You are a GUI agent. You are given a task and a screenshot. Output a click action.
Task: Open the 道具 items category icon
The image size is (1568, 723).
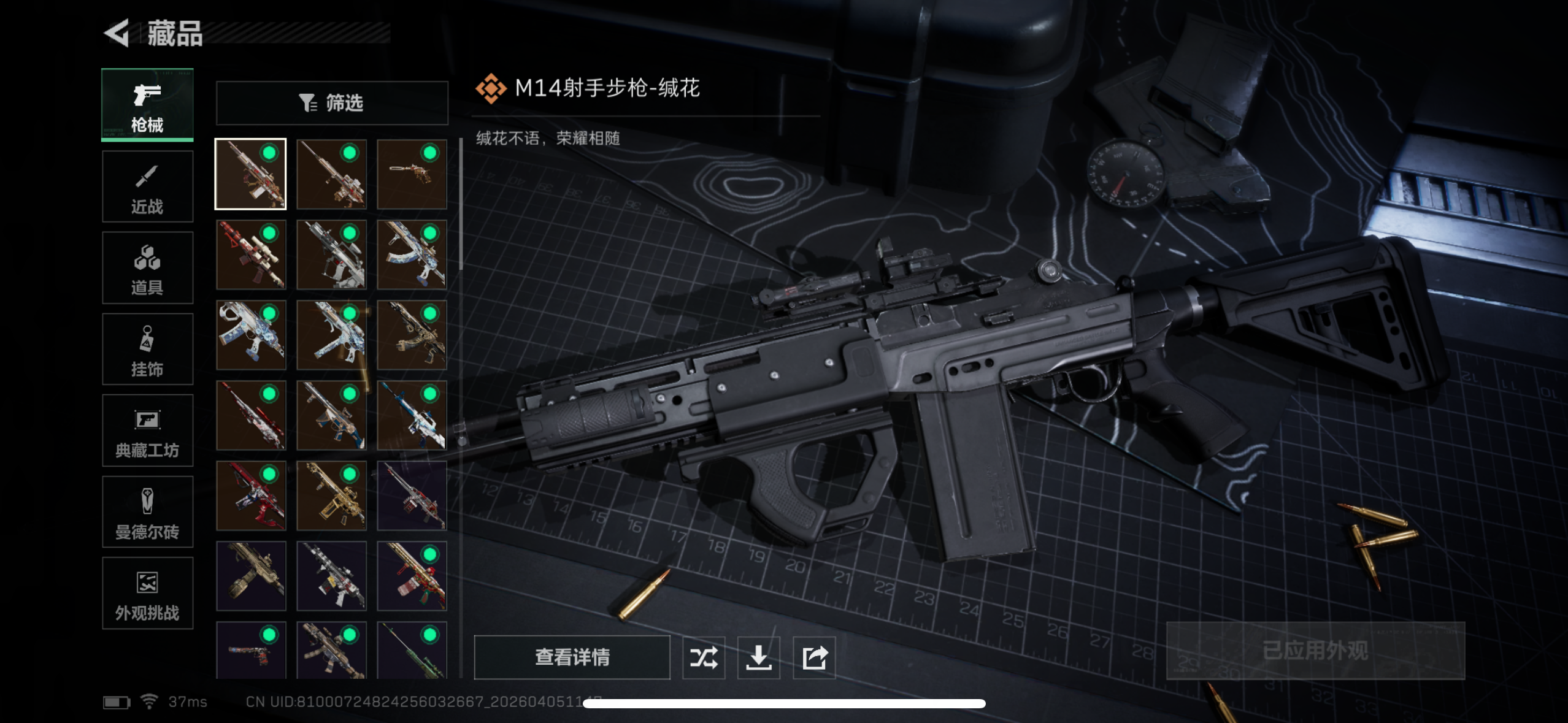tap(147, 268)
